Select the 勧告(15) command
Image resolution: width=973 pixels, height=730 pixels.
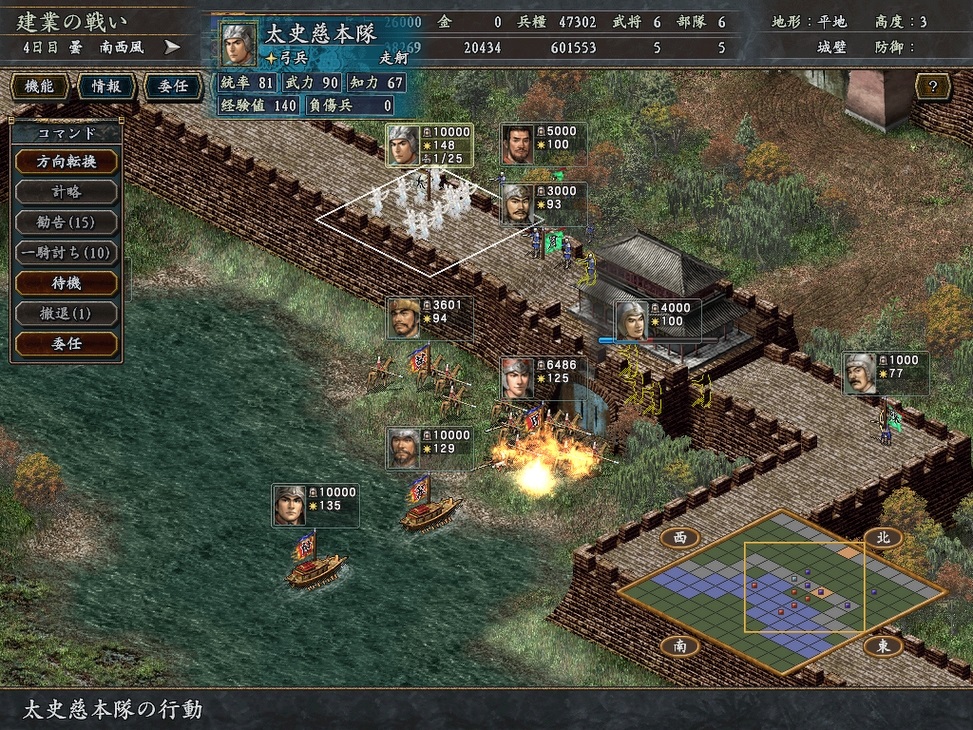coord(66,222)
